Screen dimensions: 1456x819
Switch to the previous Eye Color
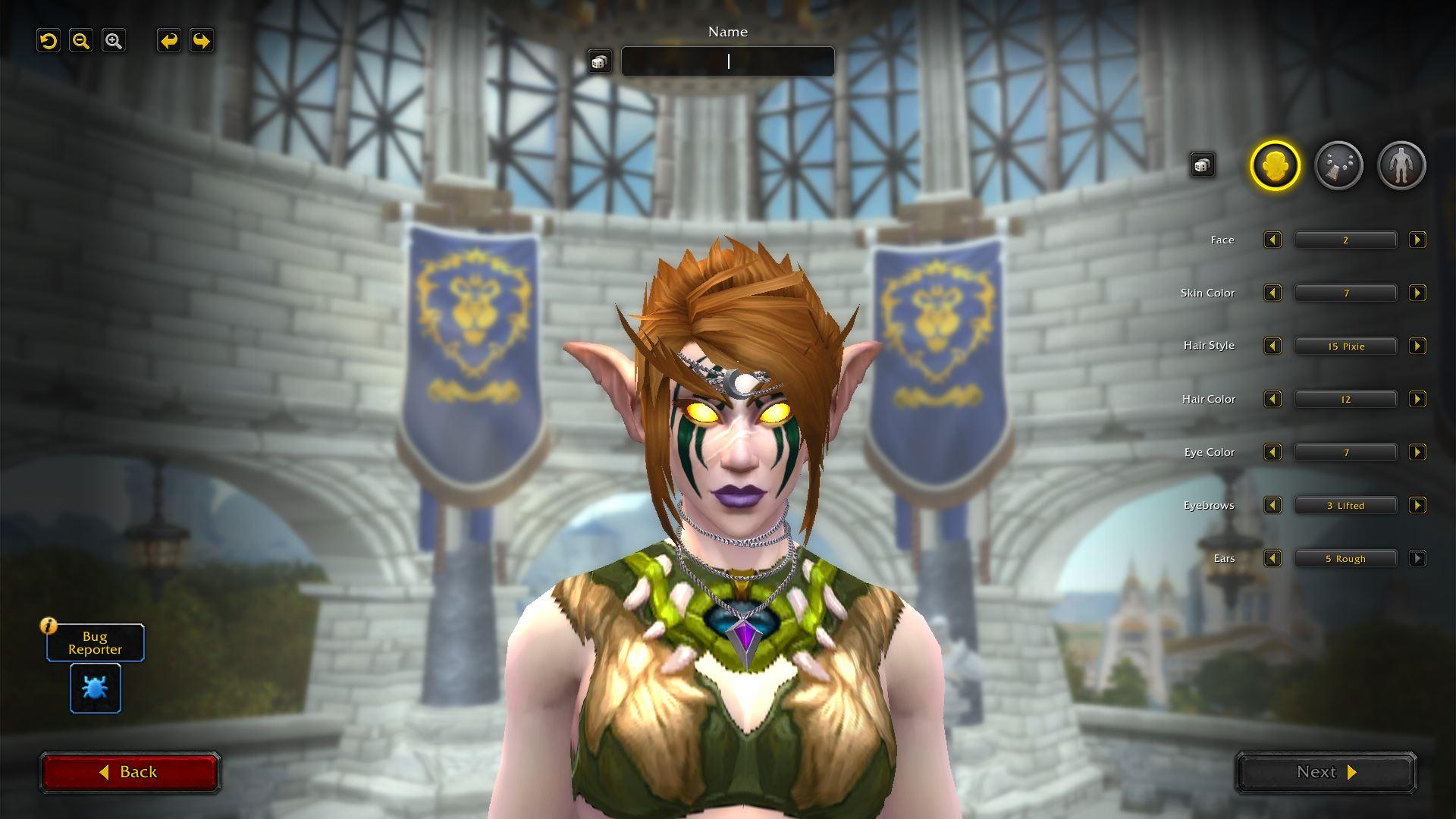(1272, 453)
